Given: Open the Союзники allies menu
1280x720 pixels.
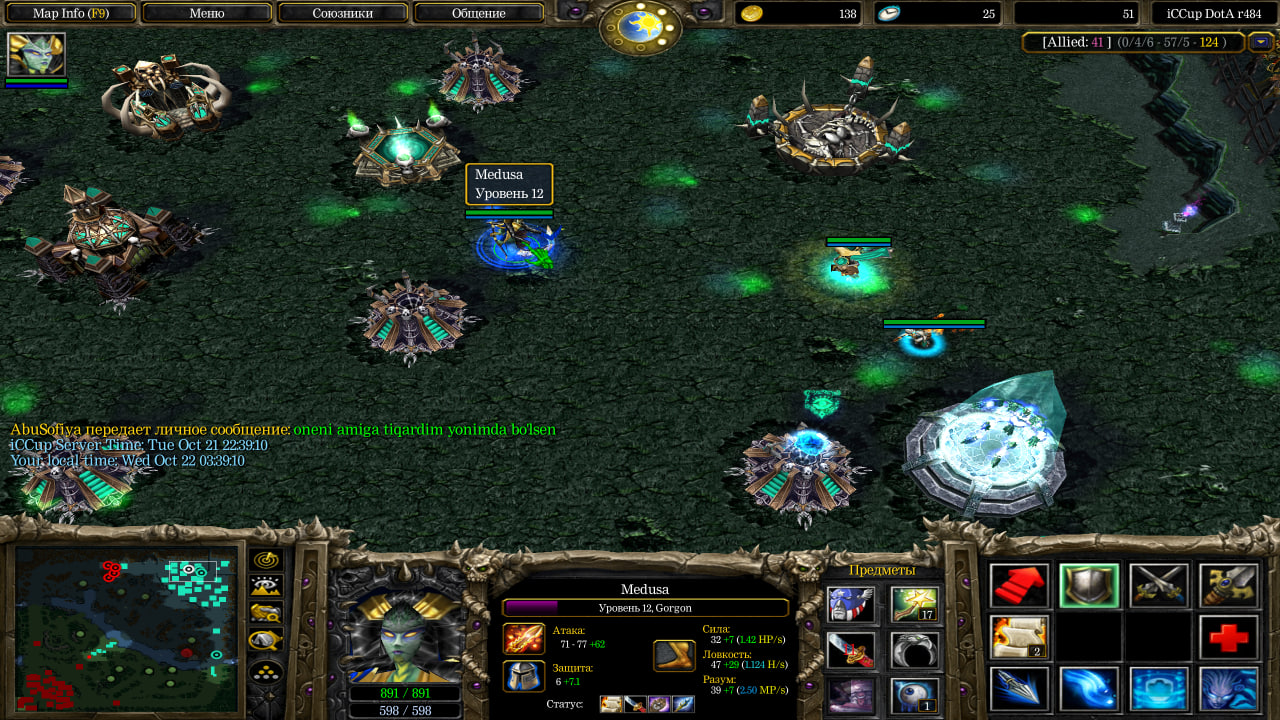Looking at the screenshot, I should pos(343,13).
